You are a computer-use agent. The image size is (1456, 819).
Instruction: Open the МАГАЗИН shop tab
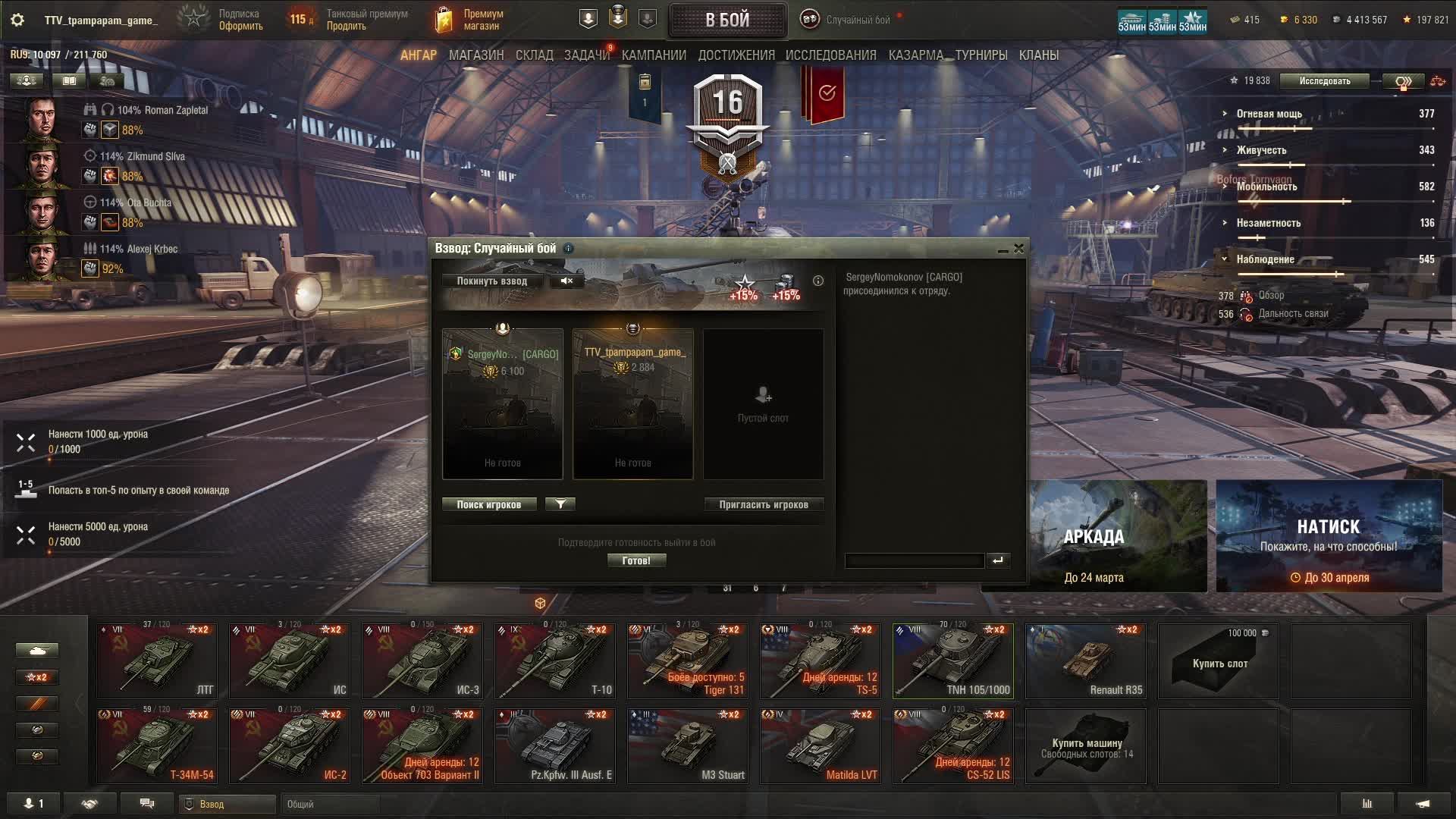point(476,55)
